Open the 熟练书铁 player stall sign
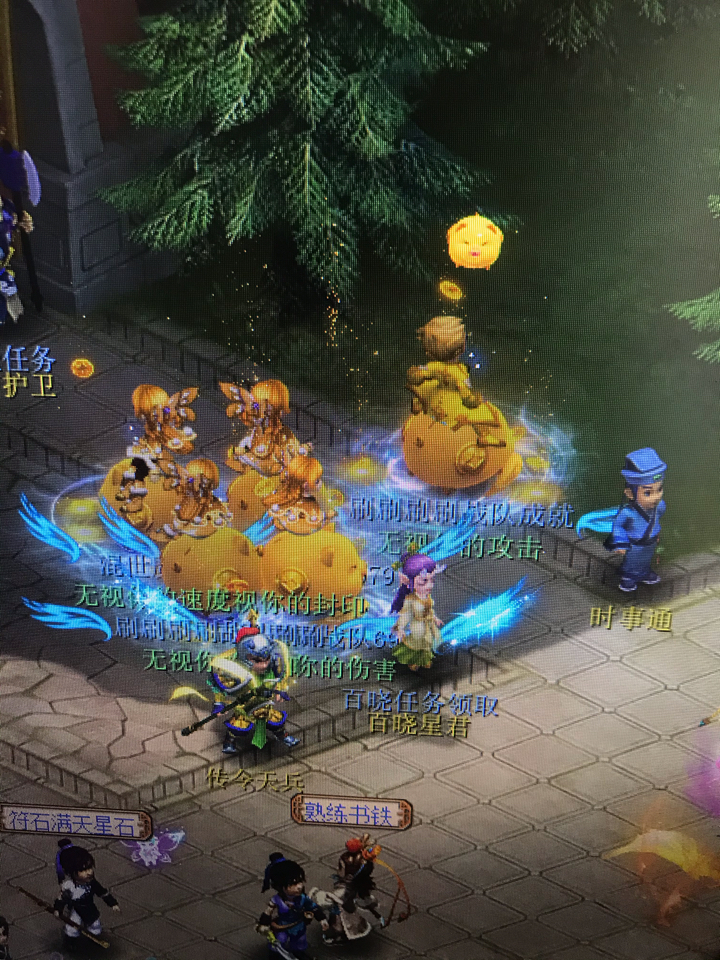The width and height of the screenshot is (720, 960). click(x=351, y=810)
